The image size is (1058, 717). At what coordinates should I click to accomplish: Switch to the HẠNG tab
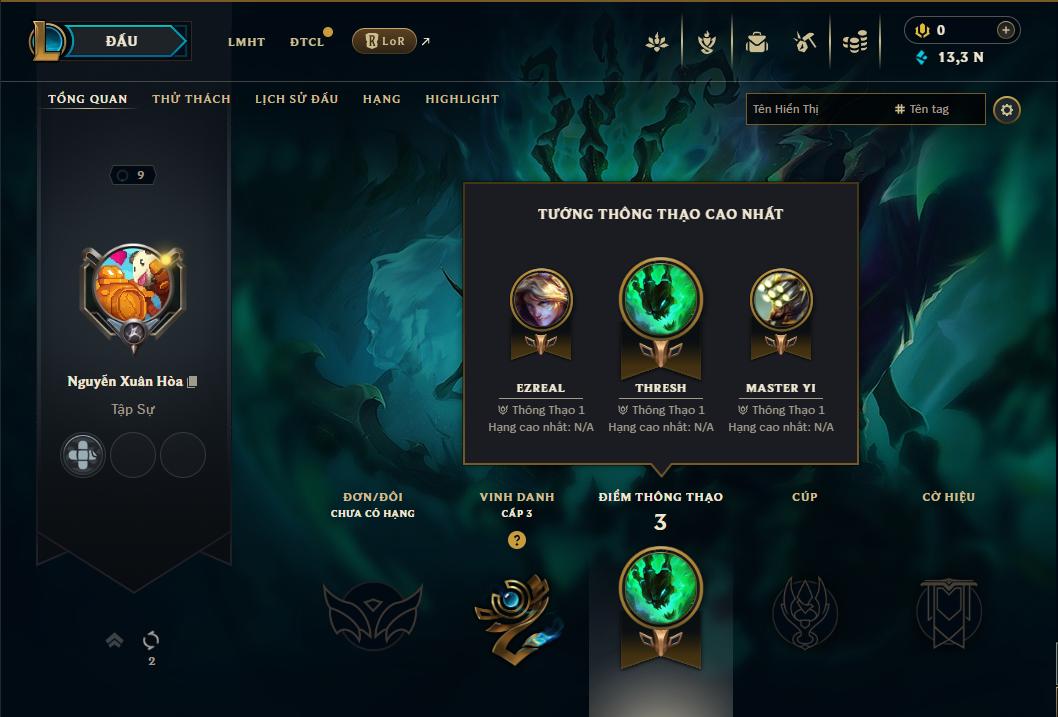(381, 99)
